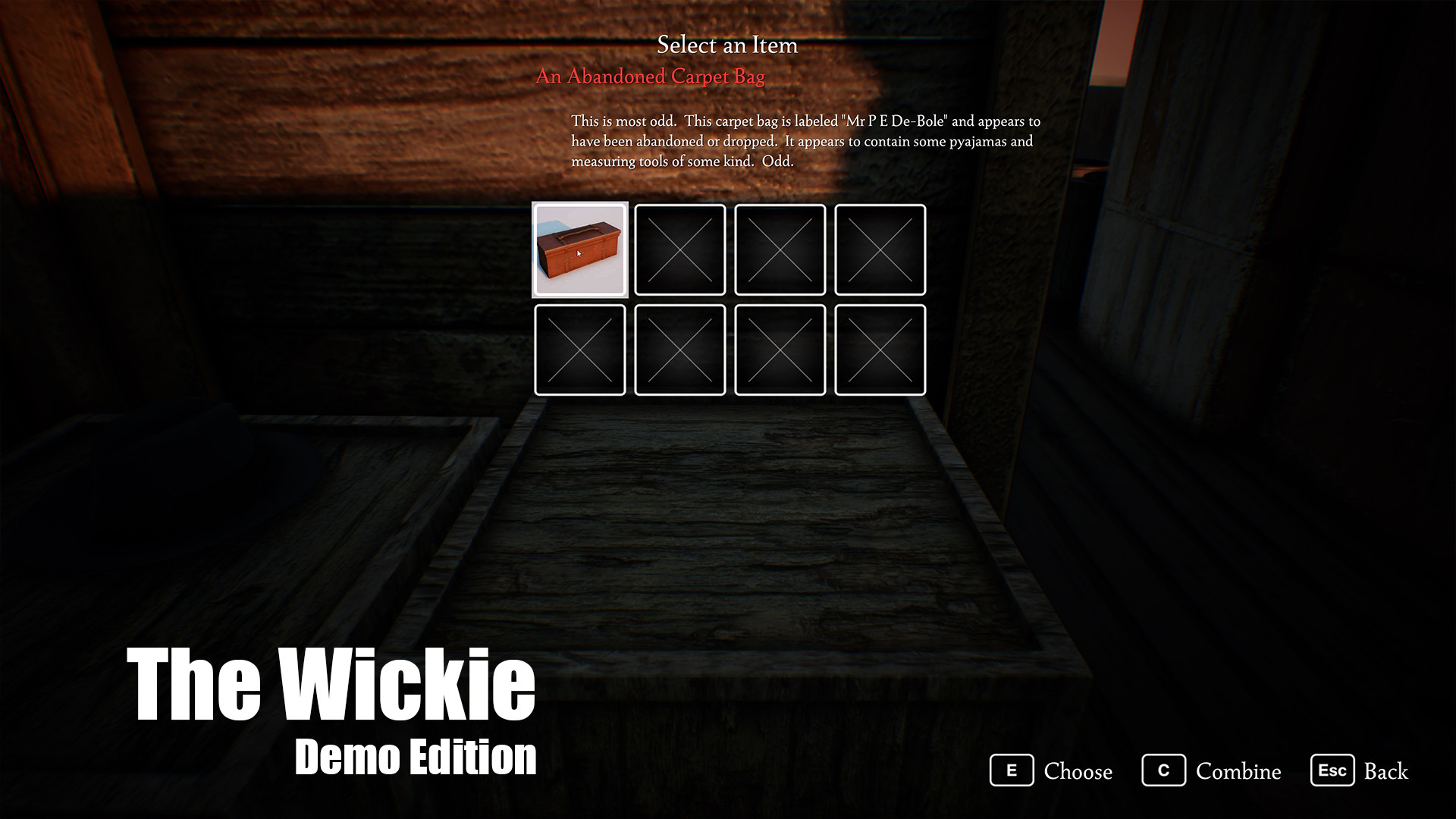Click the third slot of the bottom row
The height and width of the screenshot is (819, 1456).
point(780,350)
